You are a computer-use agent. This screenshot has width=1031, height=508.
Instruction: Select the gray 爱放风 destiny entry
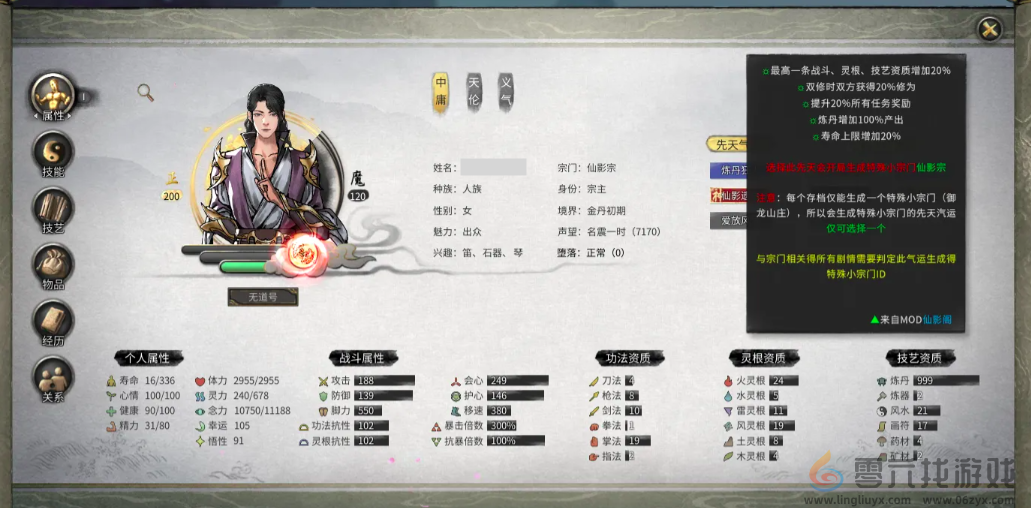(x=727, y=220)
